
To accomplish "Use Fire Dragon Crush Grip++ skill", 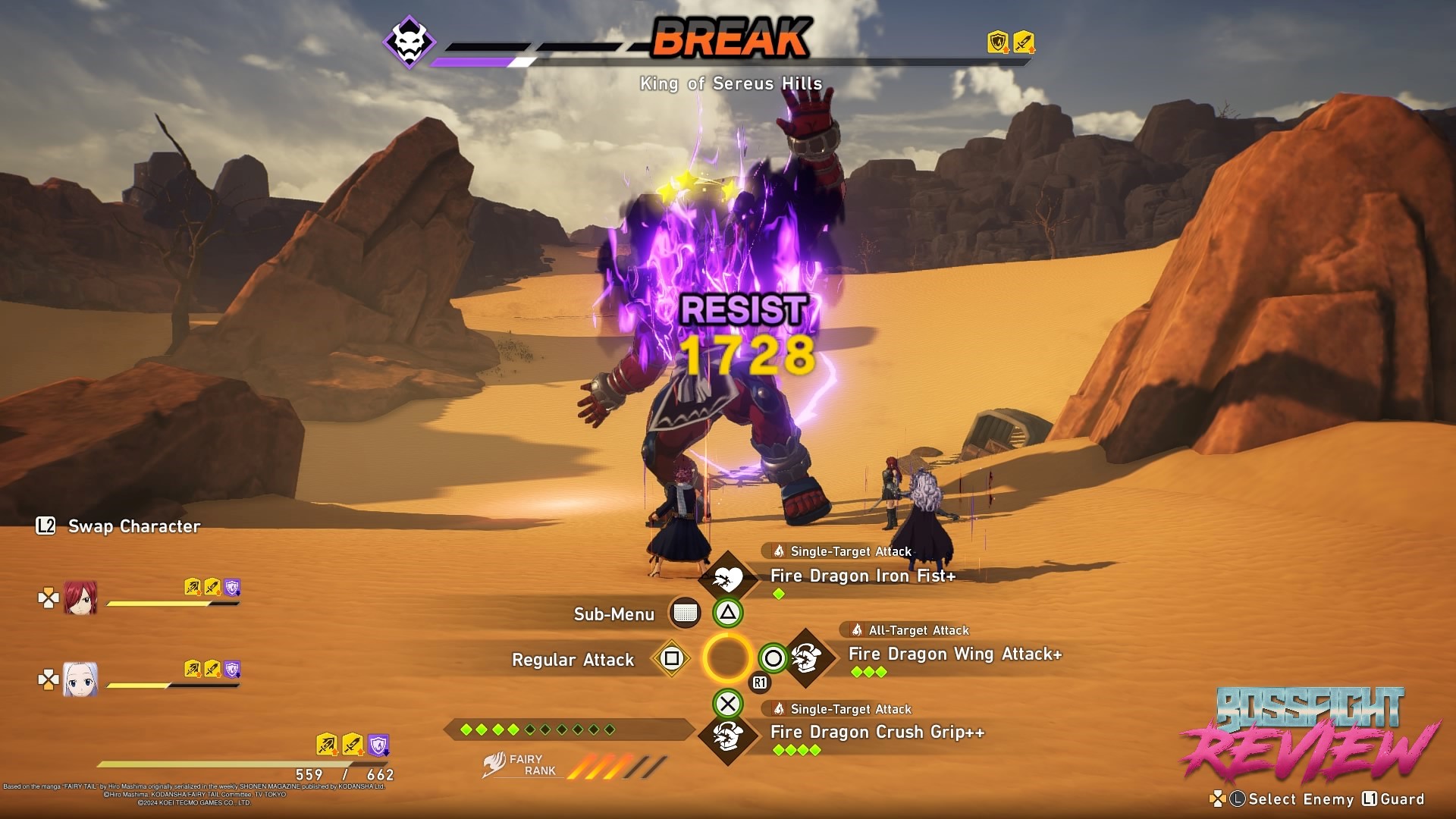I will click(x=877, y=733).
